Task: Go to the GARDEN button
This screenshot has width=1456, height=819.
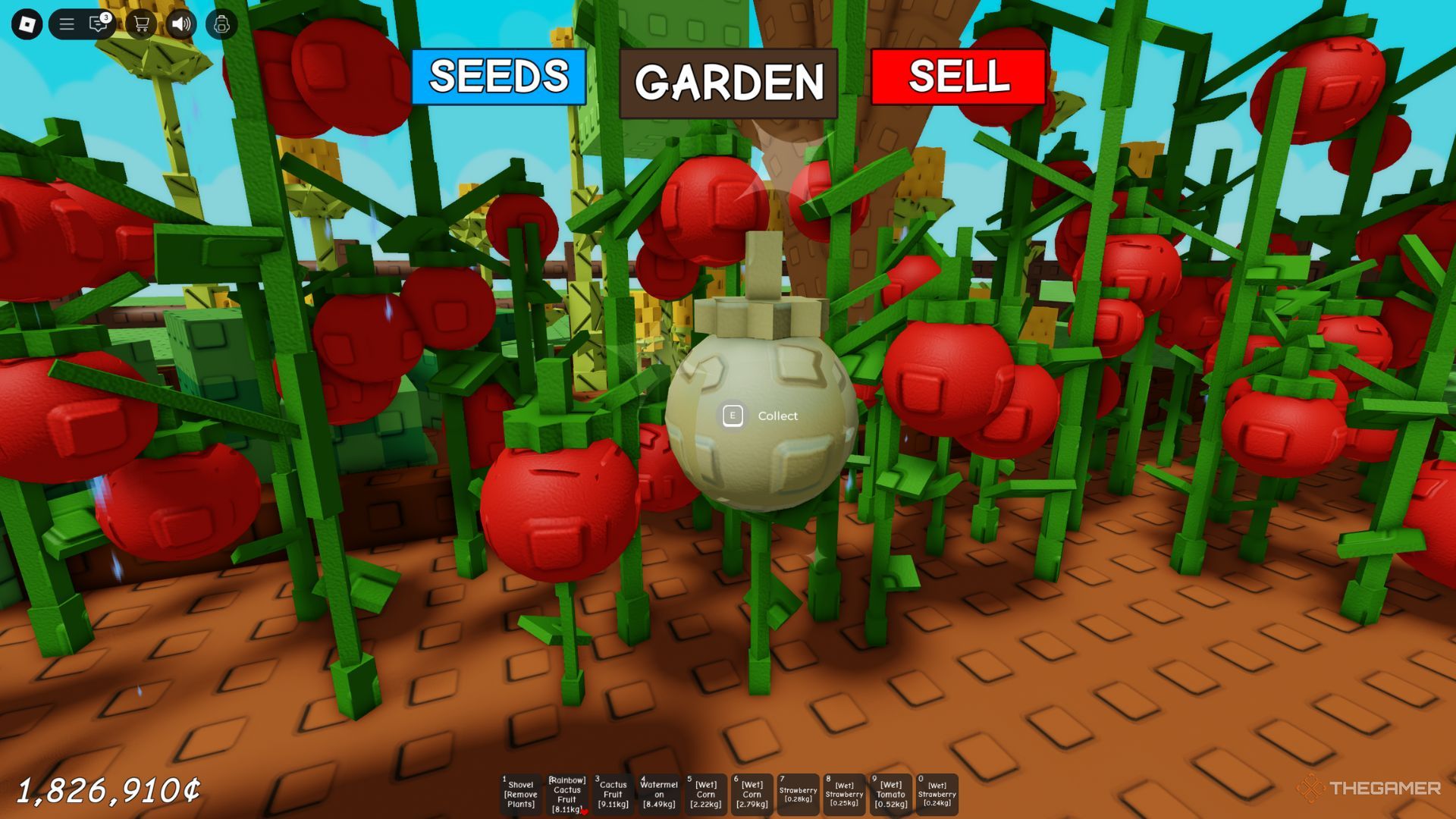Action: point(728,83)
